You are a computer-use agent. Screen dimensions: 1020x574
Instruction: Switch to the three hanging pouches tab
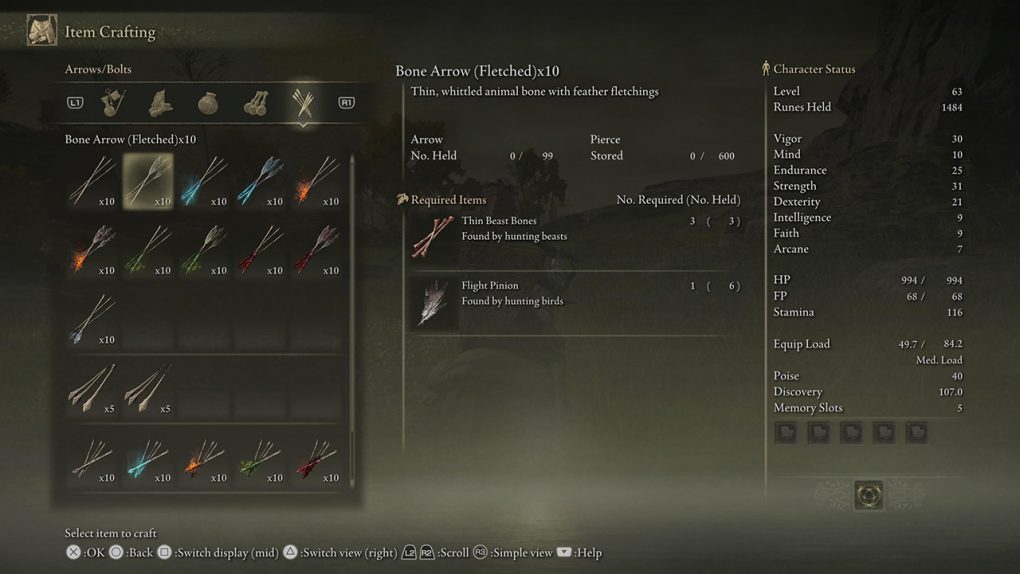[254, 102]
